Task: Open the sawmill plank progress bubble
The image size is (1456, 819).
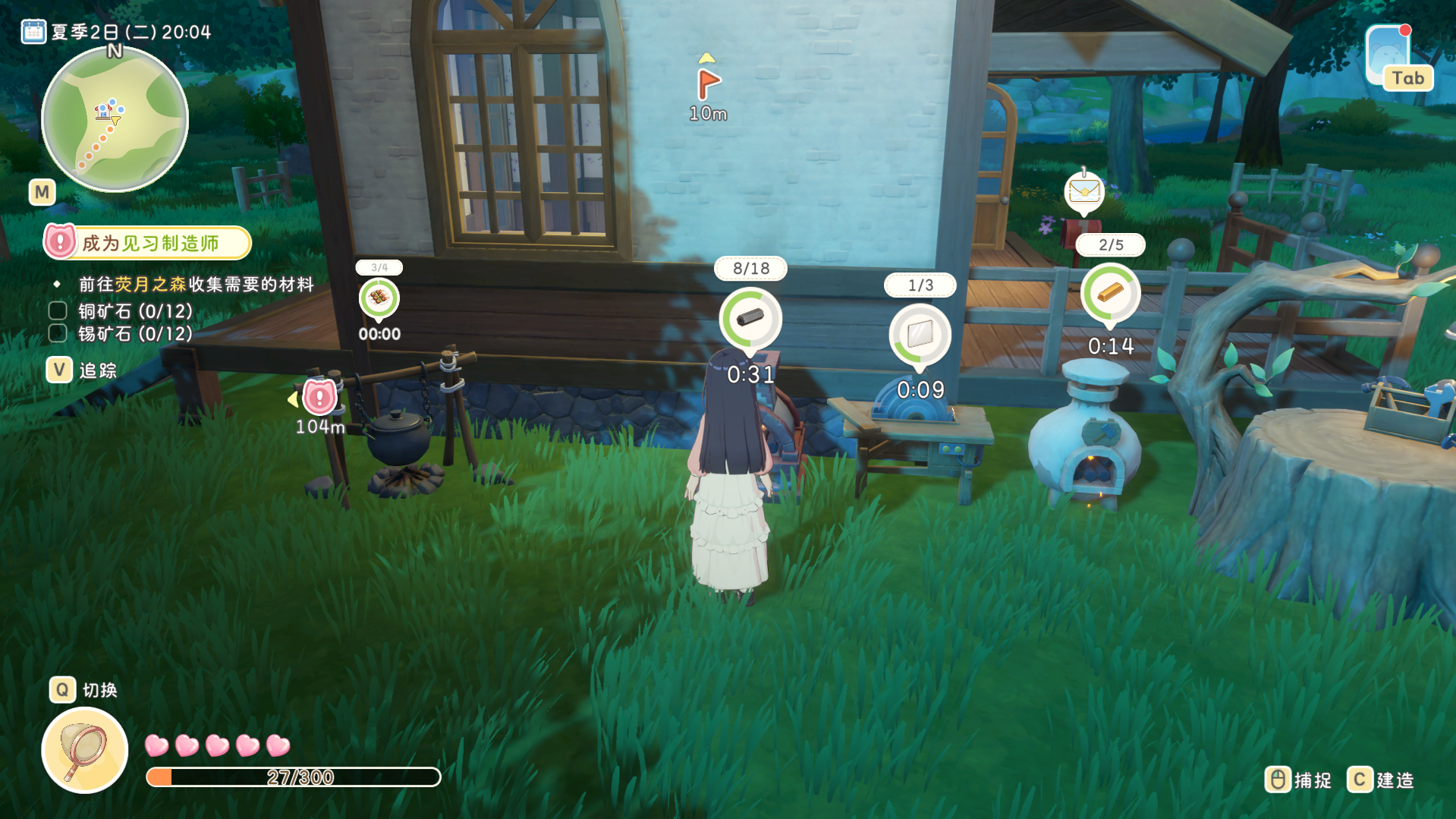Action: (920, 335)
